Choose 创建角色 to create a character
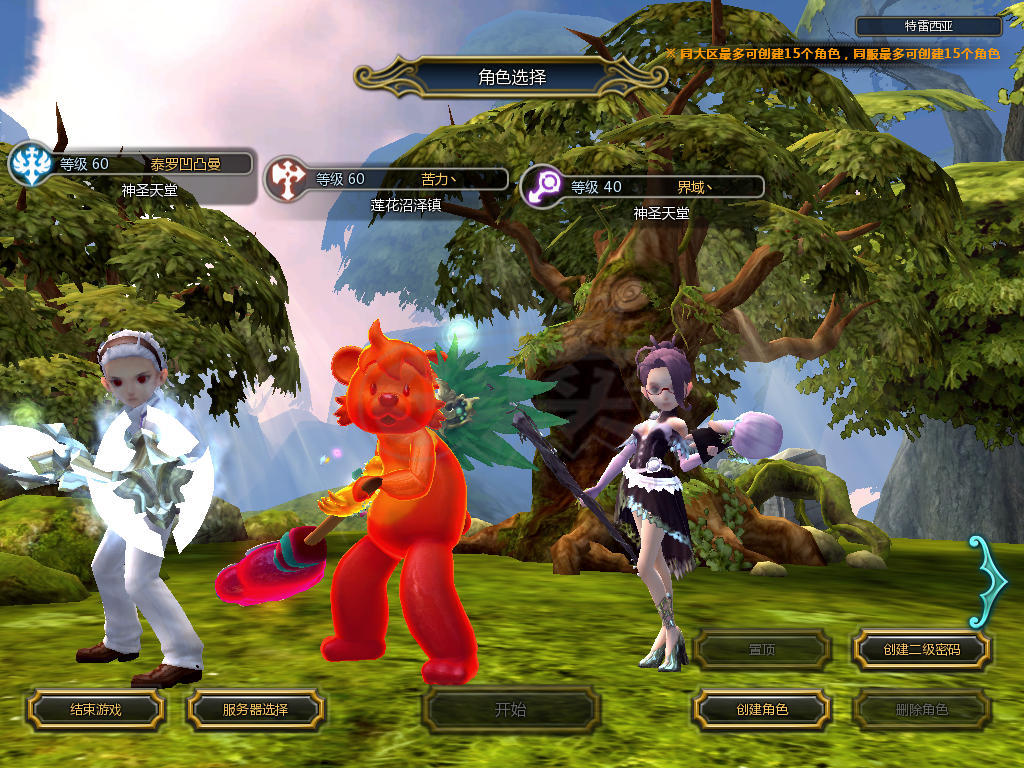This screenshot has width=1024, height=768. point(762,709)
